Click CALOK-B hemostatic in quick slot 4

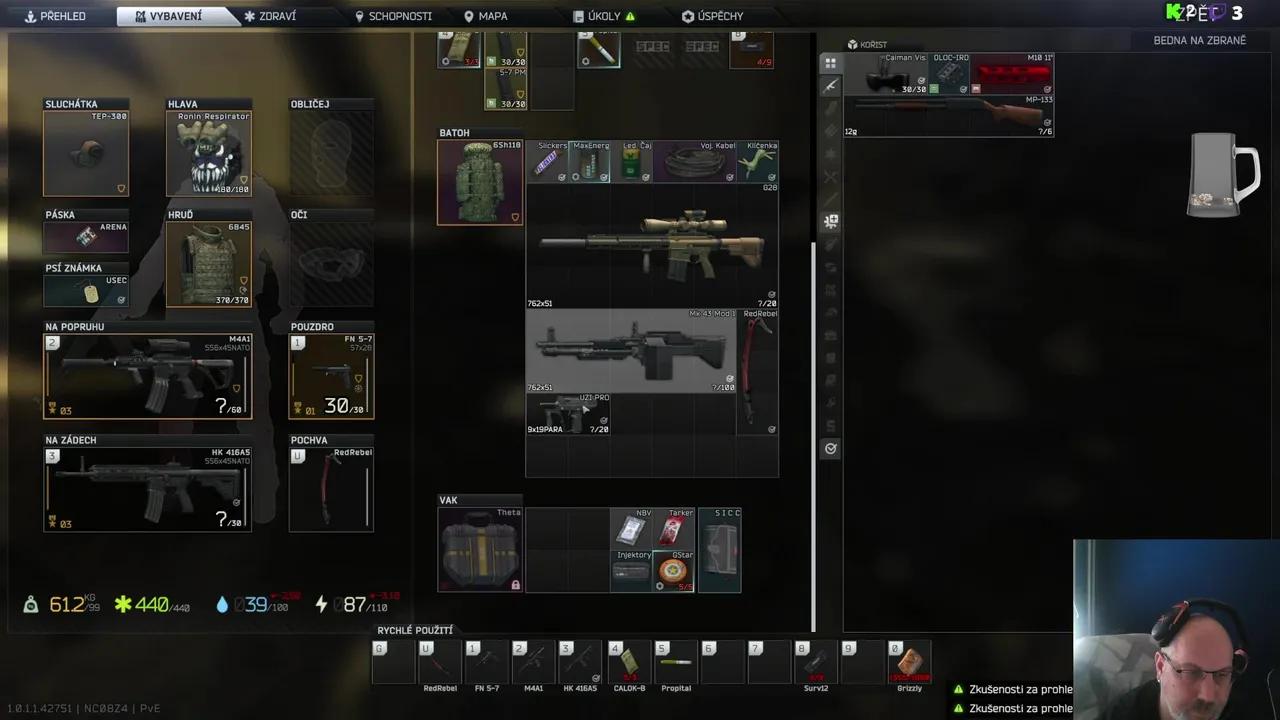click(628, 662)
